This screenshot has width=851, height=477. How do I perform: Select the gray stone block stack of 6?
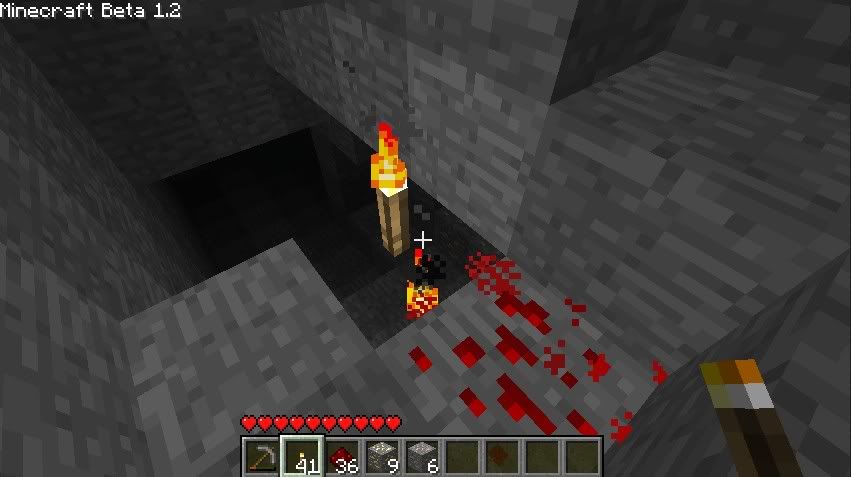[421, 456]
